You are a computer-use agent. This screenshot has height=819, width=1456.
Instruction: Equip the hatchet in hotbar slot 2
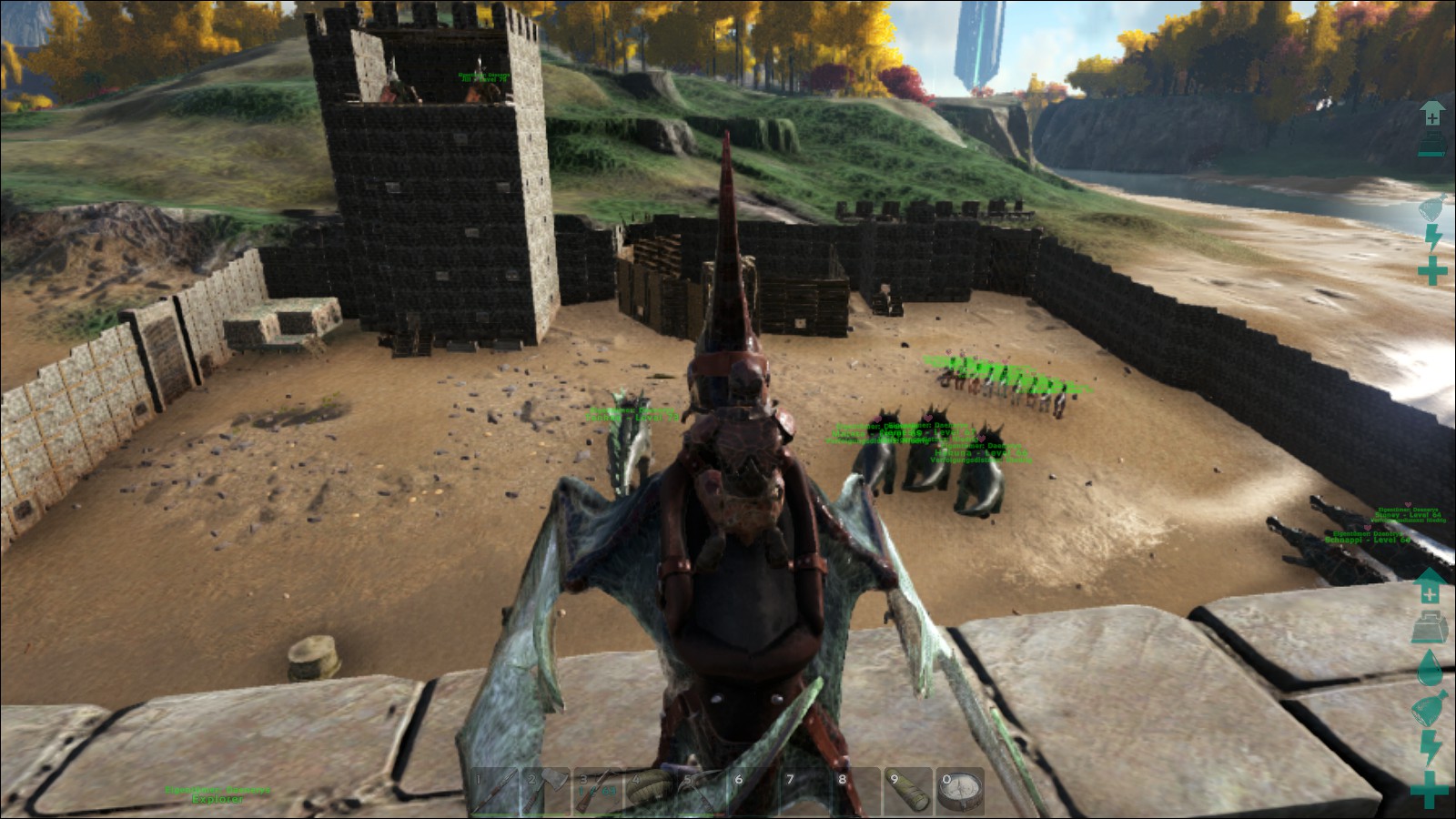point(547,790)
